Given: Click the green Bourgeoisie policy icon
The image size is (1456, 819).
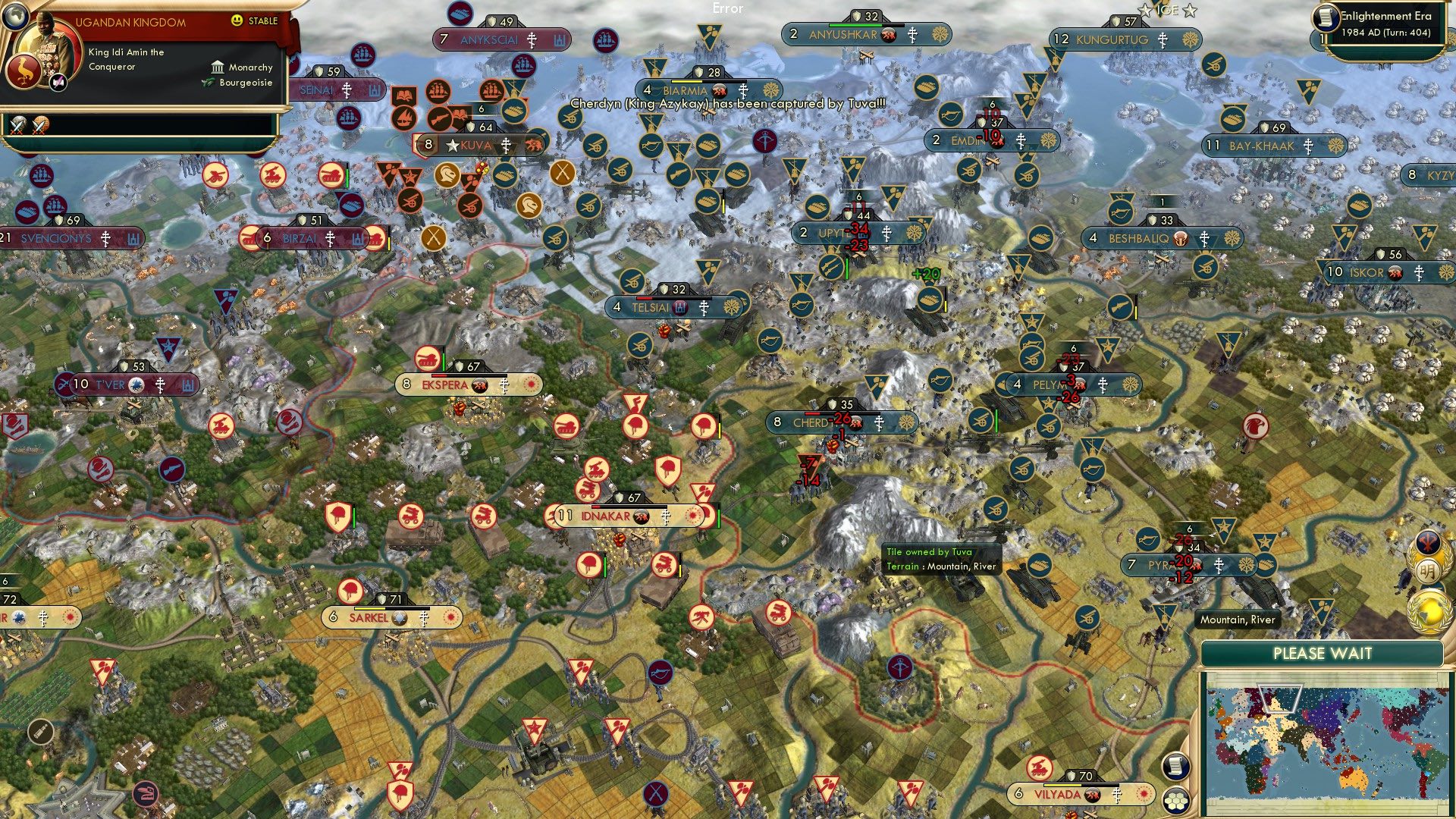Looking at the screenshot, I should pyautogui.click(x=207, y=82).
